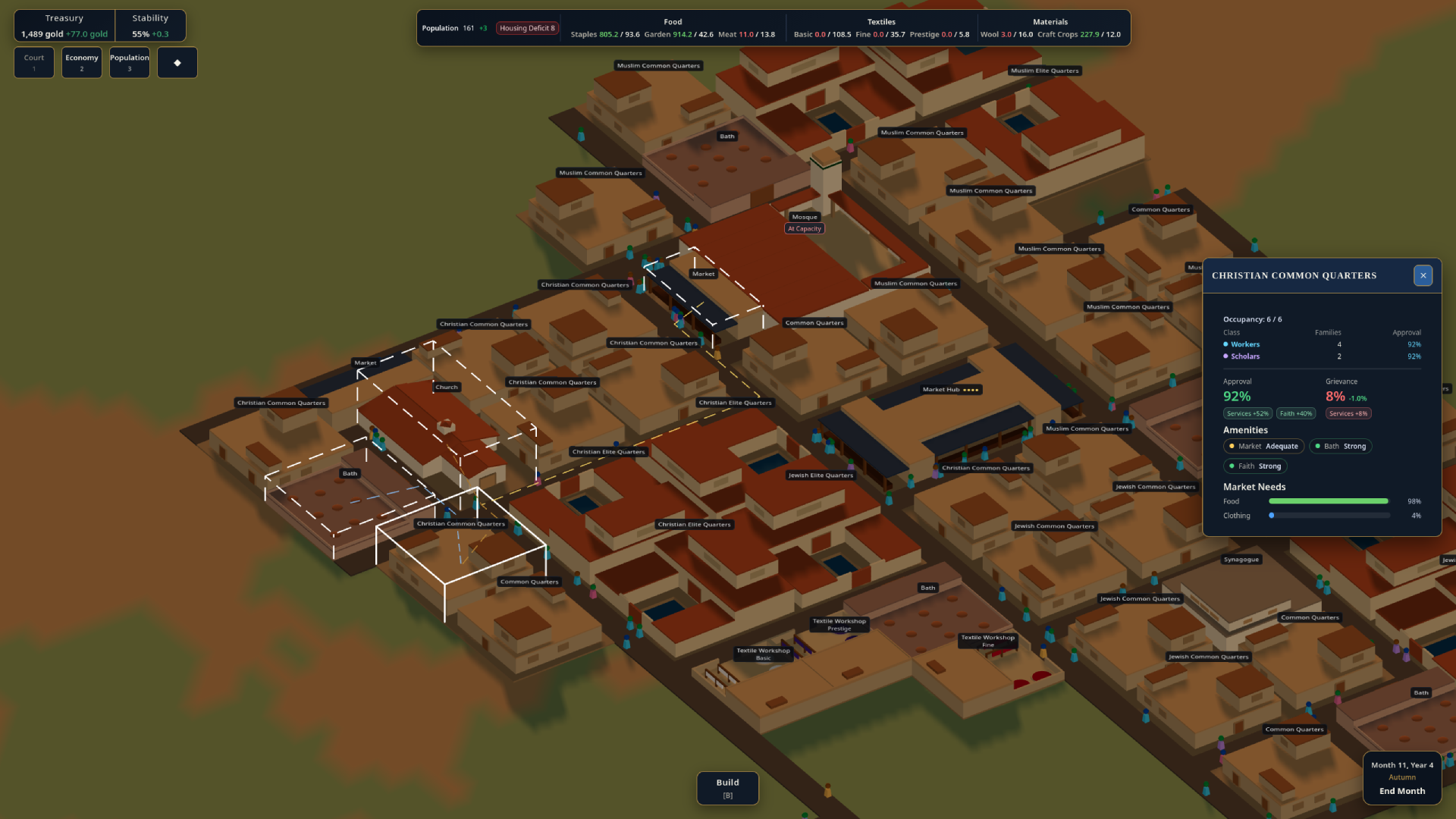Viewport: 1456px width, 819px height.
Task: Select the Mosque building label
Action: [x=805, y=217]
